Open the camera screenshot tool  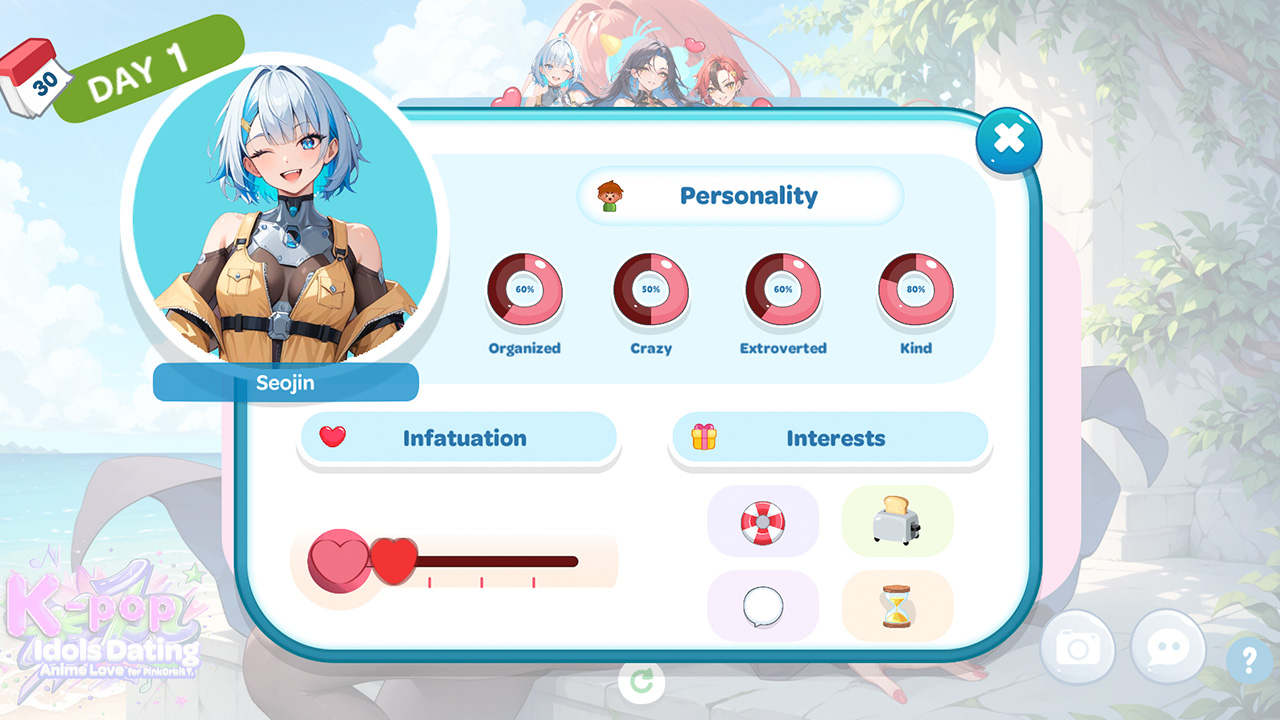[1077, 648]
